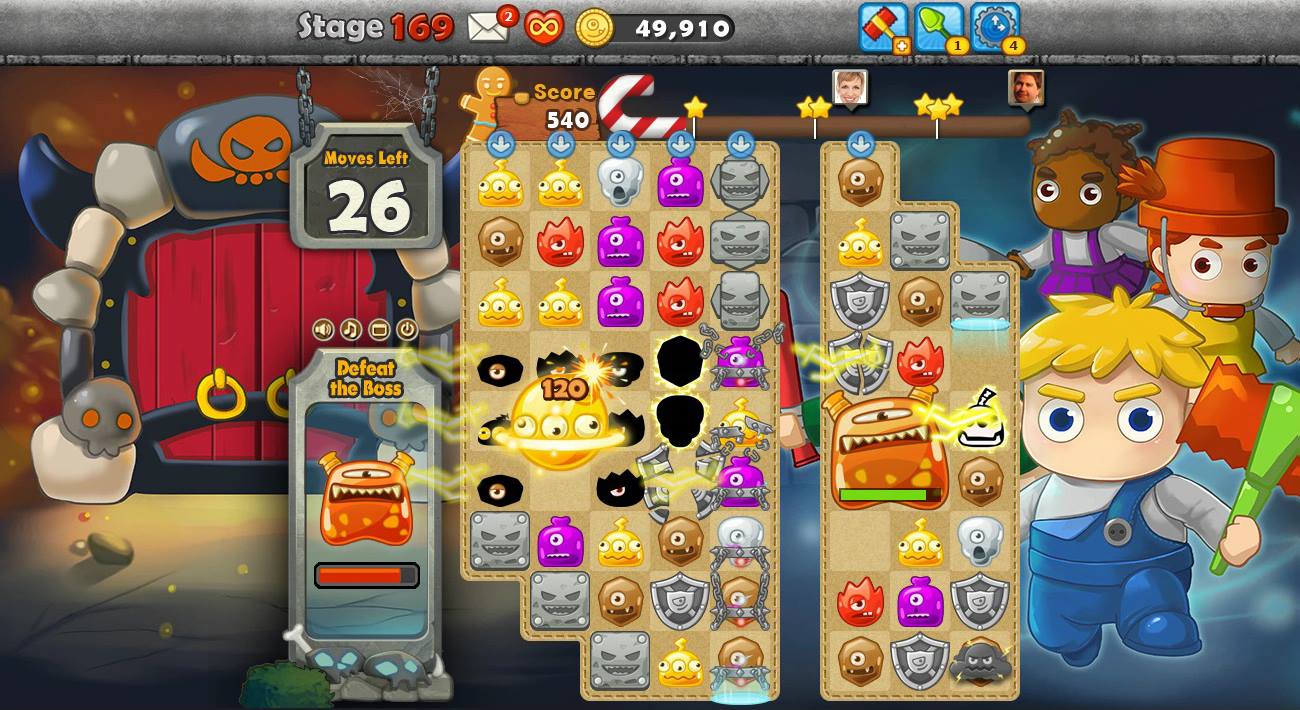
Task: Open the mail envelope inbox
Action: 487,27
